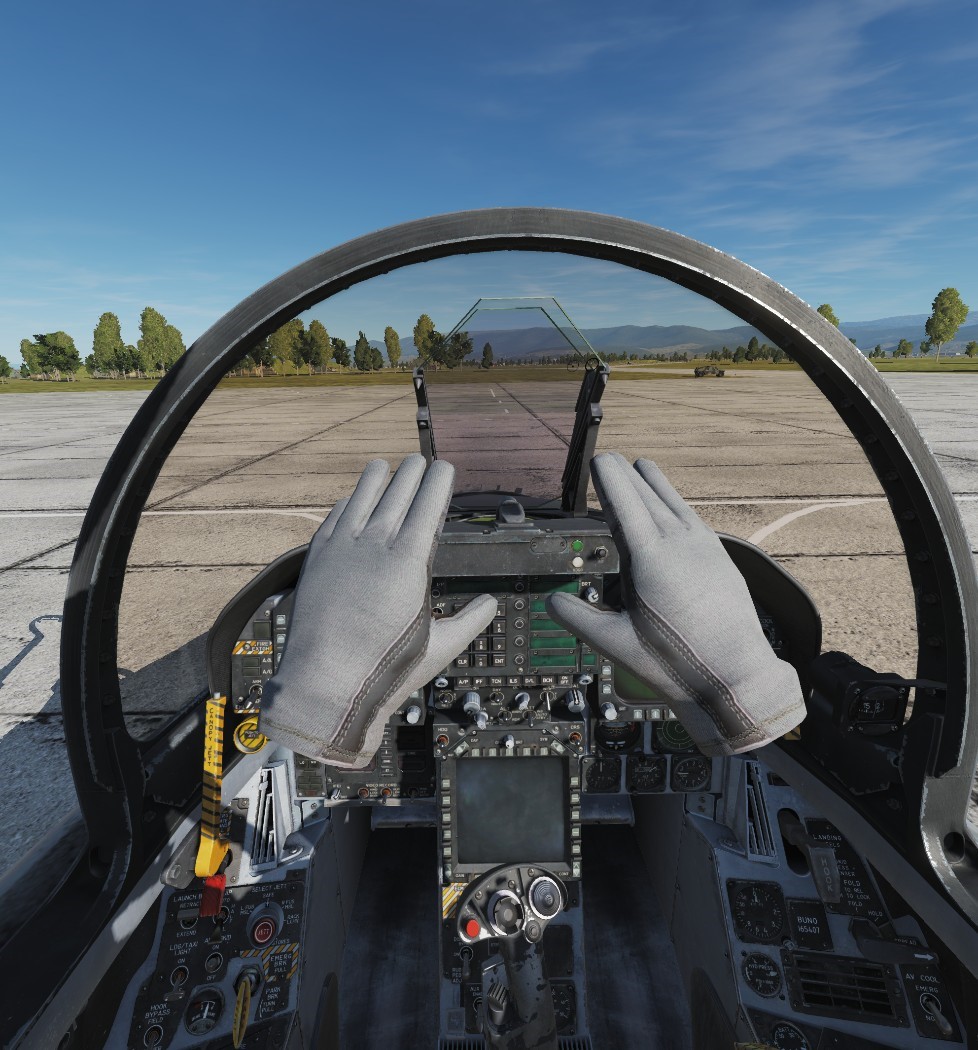Flip the launch bar switch
The height and width of the screenshot is (1050, 978).
pos(187,918)
